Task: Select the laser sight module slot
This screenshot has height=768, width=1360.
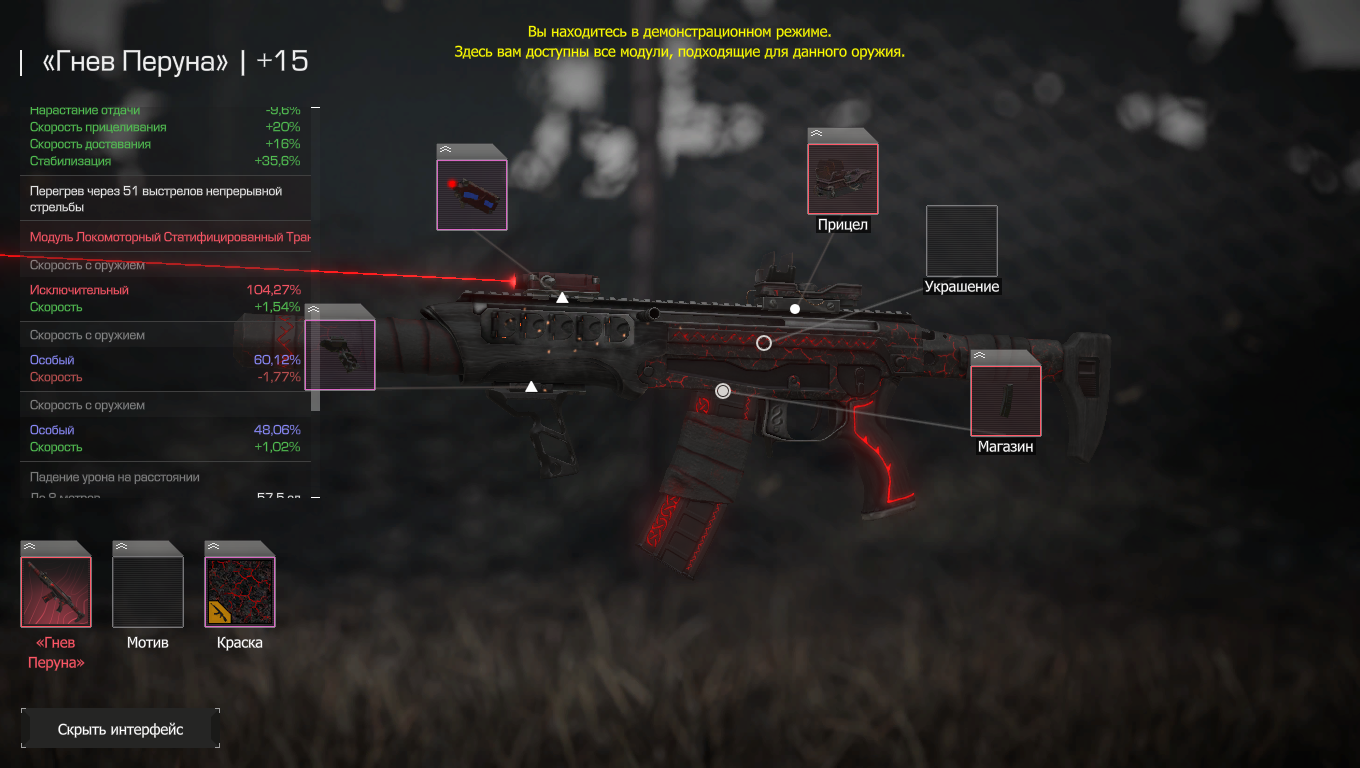Action: 472,194
